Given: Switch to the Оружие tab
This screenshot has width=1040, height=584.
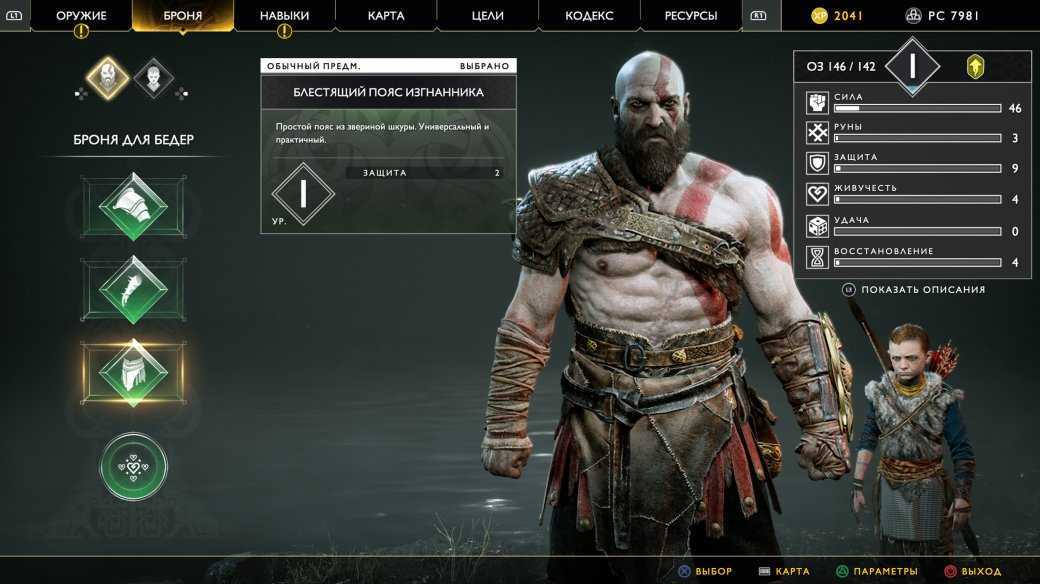Looking at the screenshot, I should [x=81, y=16].
